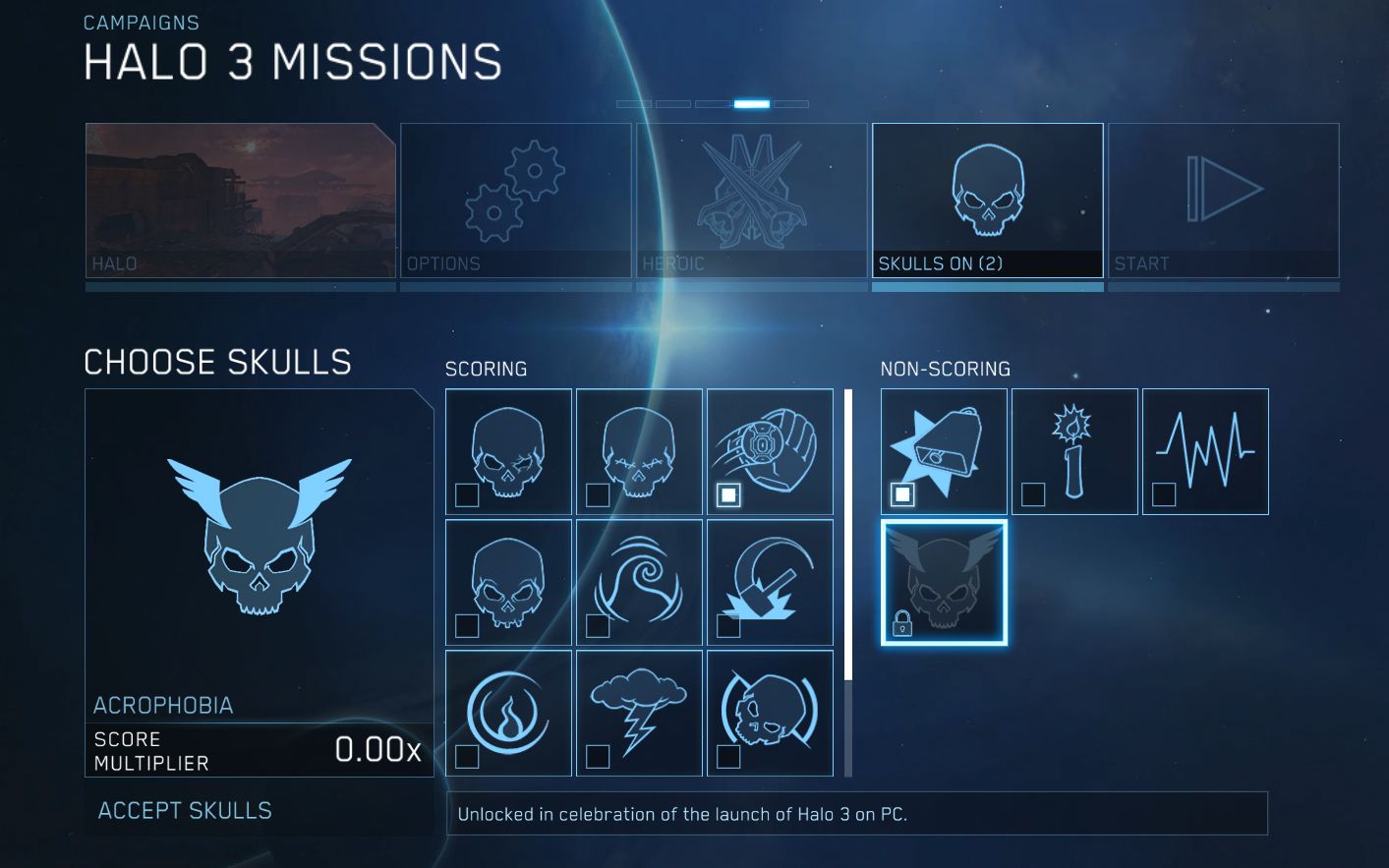Check the Thunderstorm skull checkbox
The width and height of the screenshot is (1389, 868).
coord(597,757)
